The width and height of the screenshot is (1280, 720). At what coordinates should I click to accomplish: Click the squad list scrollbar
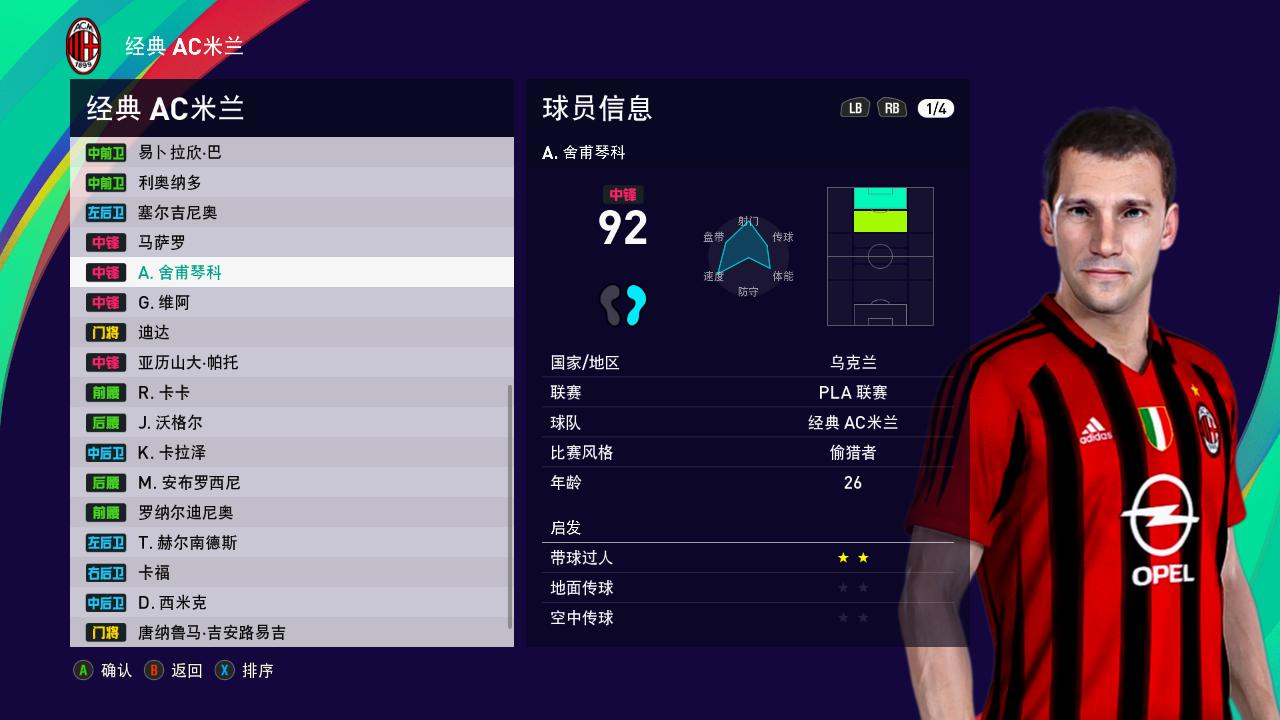(x=510, y=505)
